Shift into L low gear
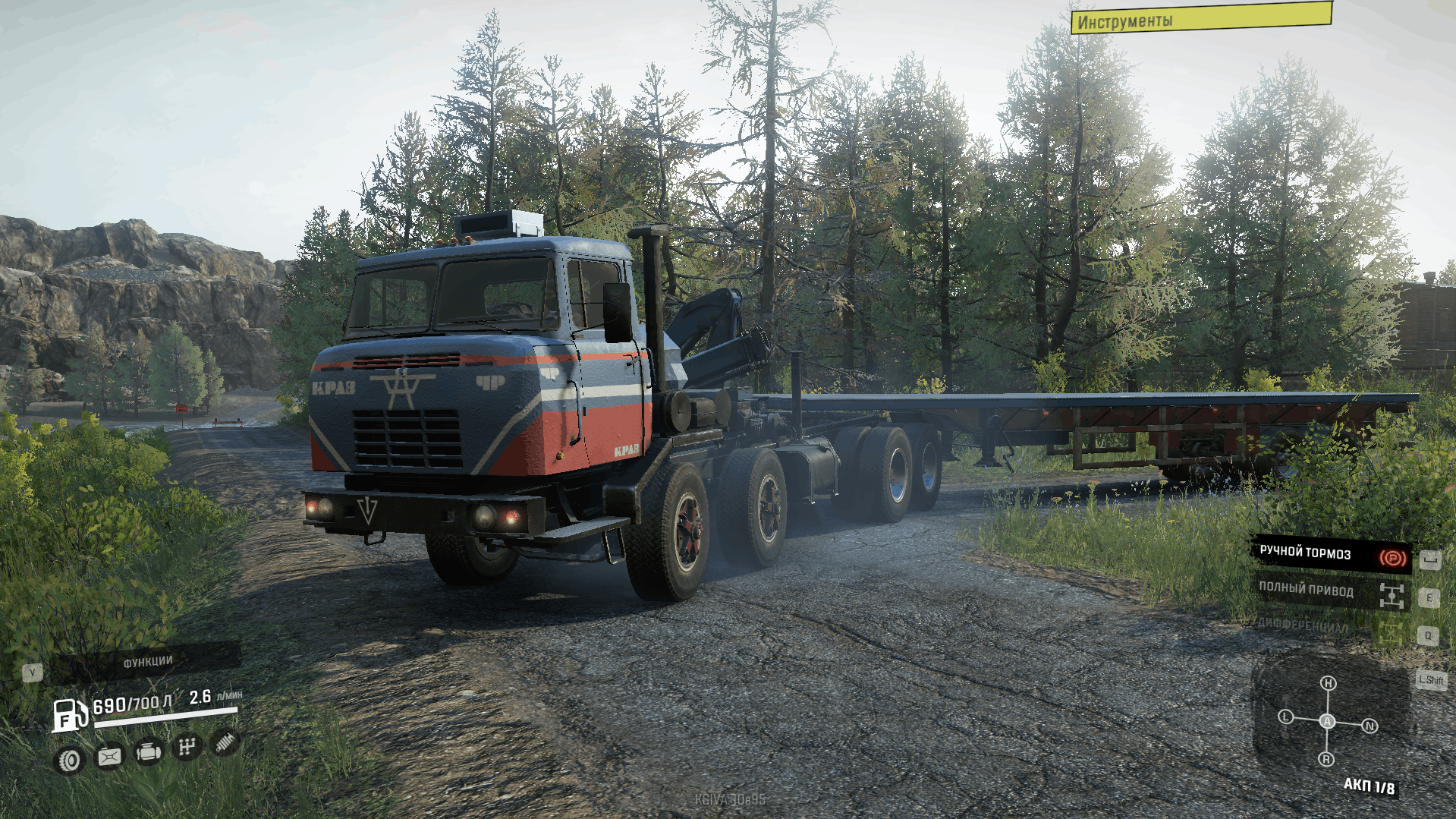Image resolution: width=1456 pixels, height=819 pixels. coord(1285,717)
